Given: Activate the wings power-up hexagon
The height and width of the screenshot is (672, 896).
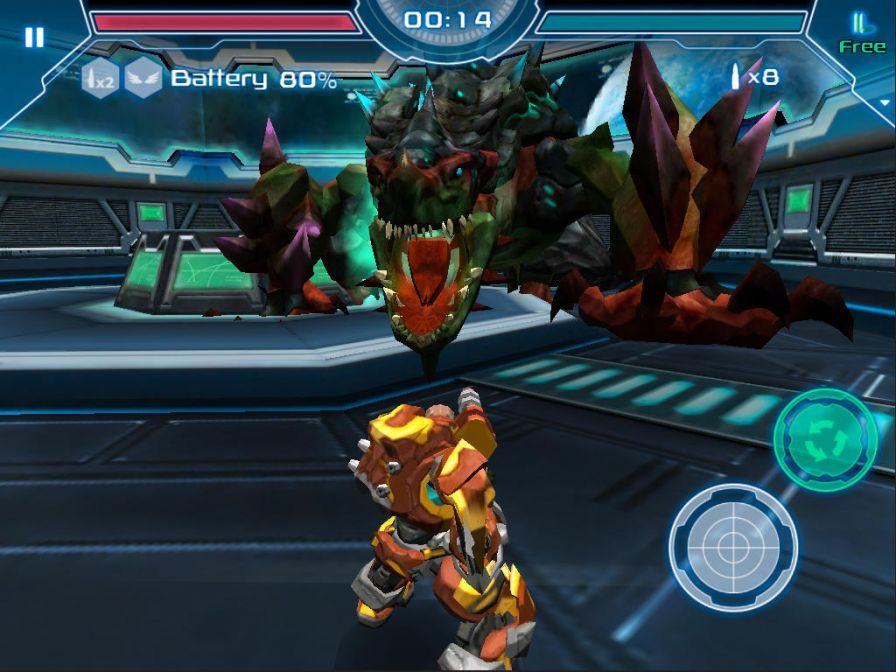Looking at the screenshot, I should click(x=143, y=79).
